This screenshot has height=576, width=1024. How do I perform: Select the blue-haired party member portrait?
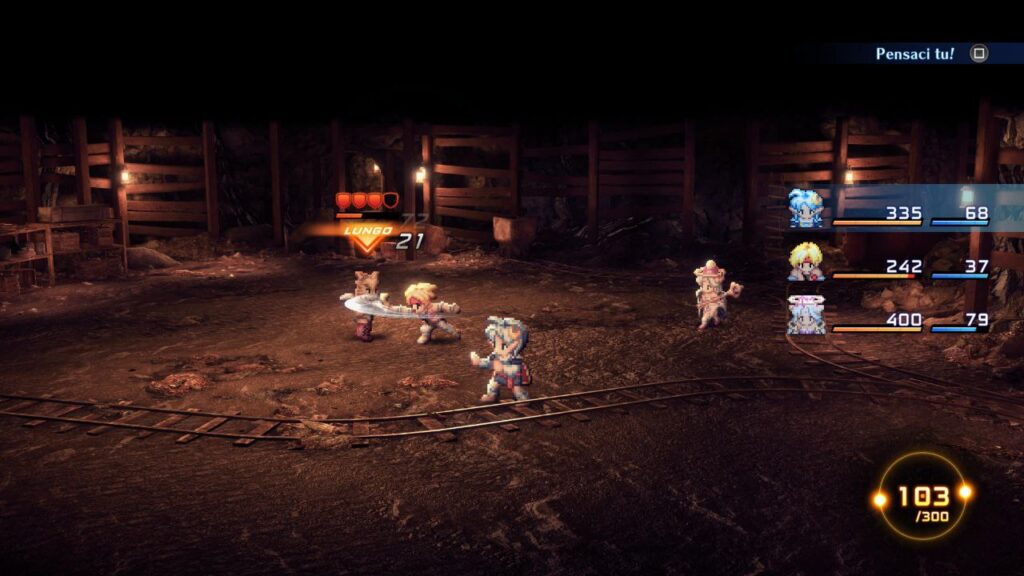click(x=806, y=209)
